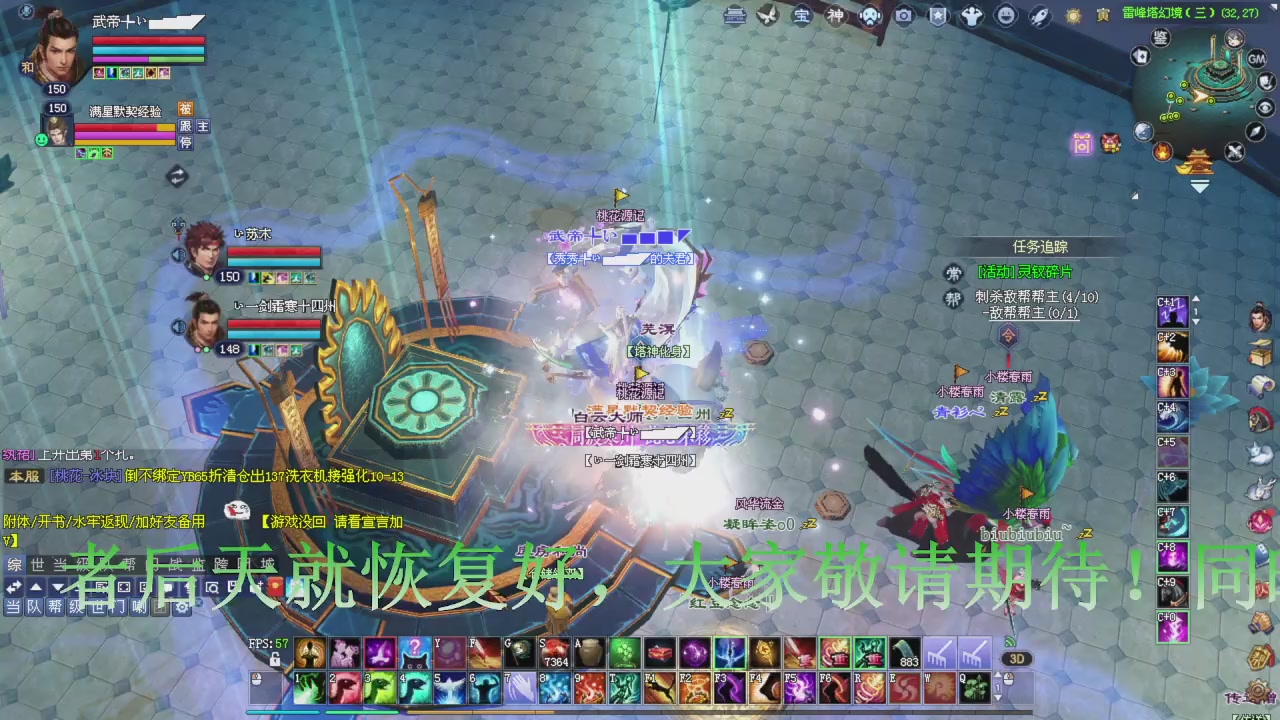
Task: Open the red envelope icon above chat bar
Action: [276, 587]
